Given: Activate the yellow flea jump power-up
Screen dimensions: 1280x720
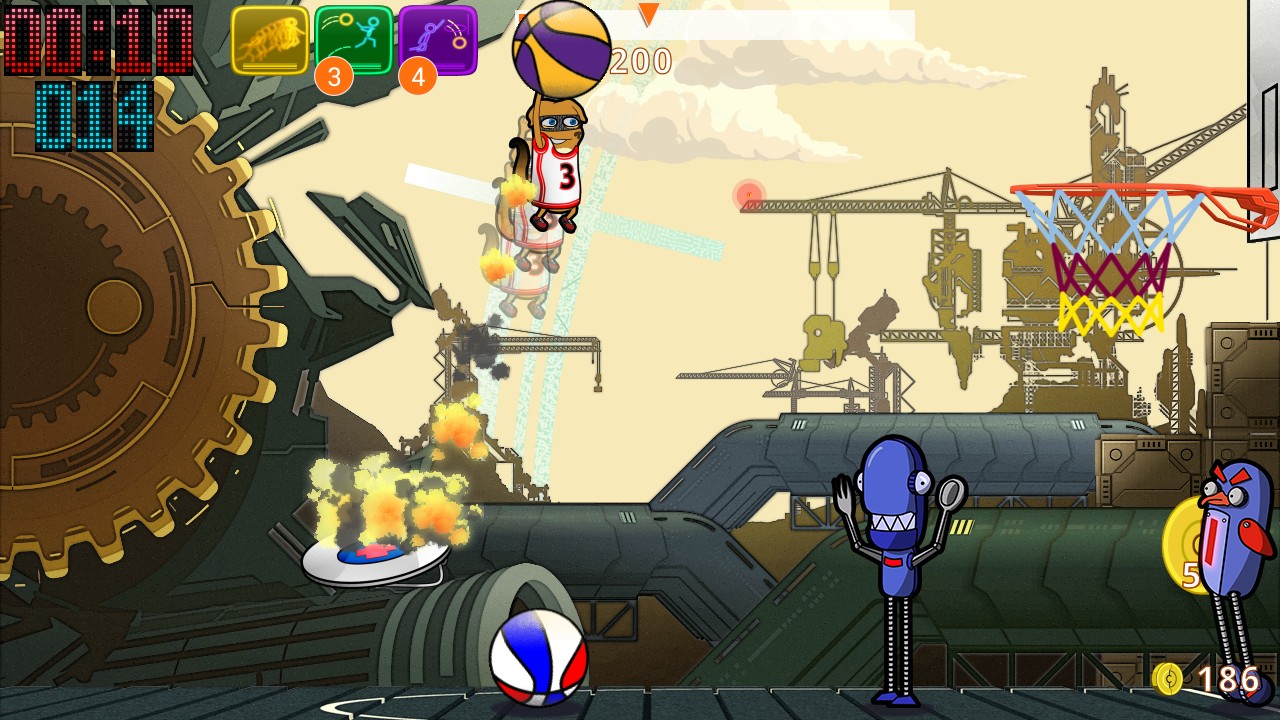Looking at the screenshot, I should (x=270, y=40).
